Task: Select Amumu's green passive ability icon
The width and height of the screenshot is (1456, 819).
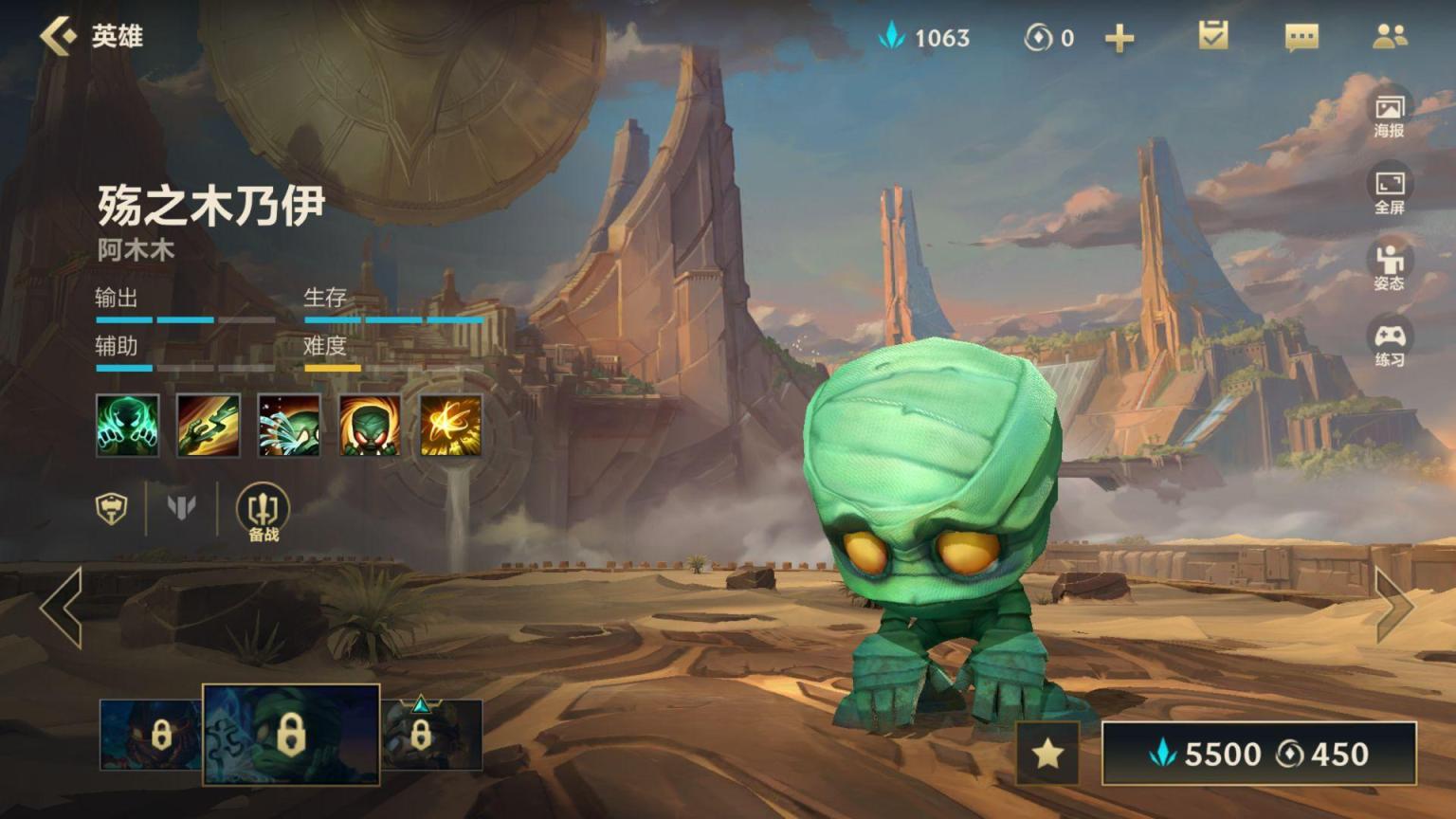Action: [127, 425]
